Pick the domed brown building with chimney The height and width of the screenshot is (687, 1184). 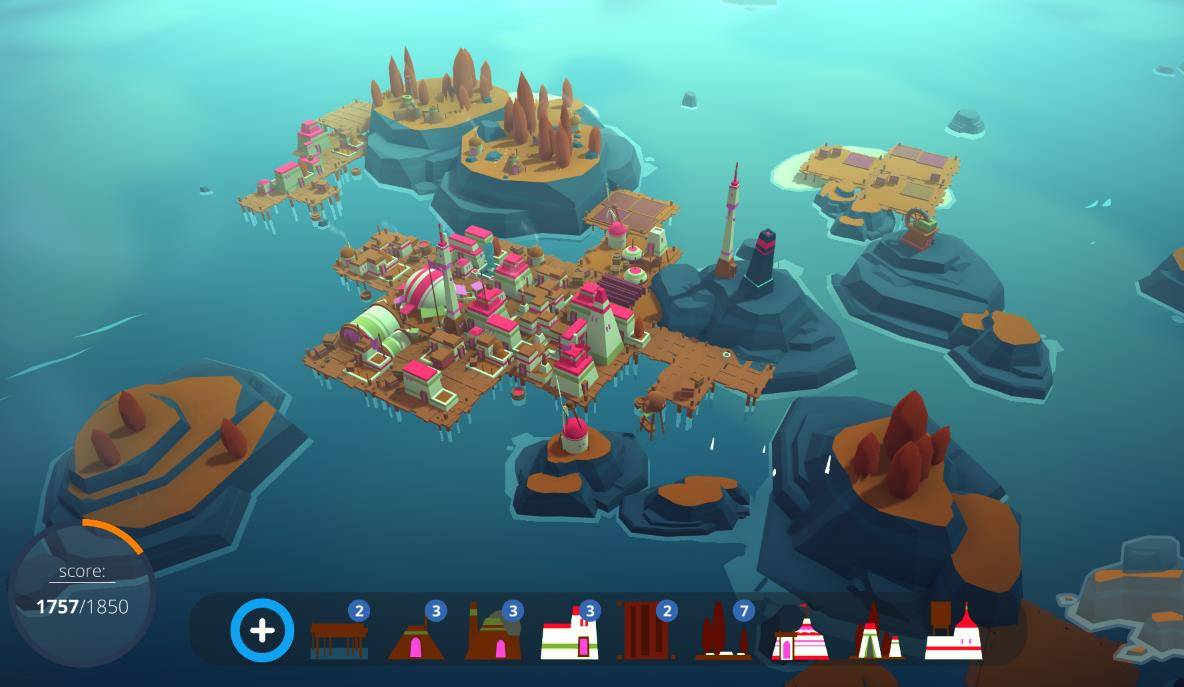pos(493,634)
